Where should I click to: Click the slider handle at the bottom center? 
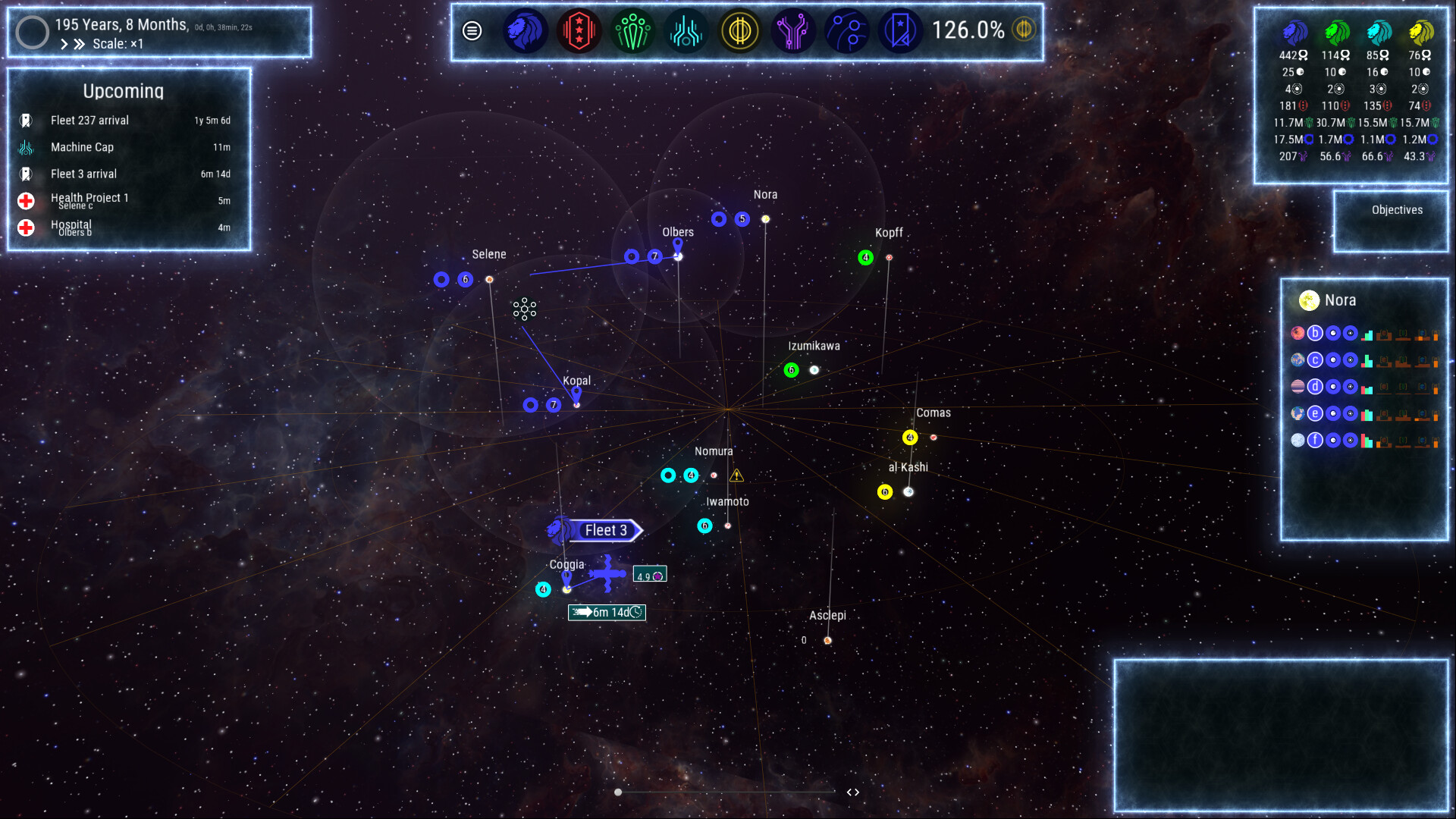click(618, 791)
